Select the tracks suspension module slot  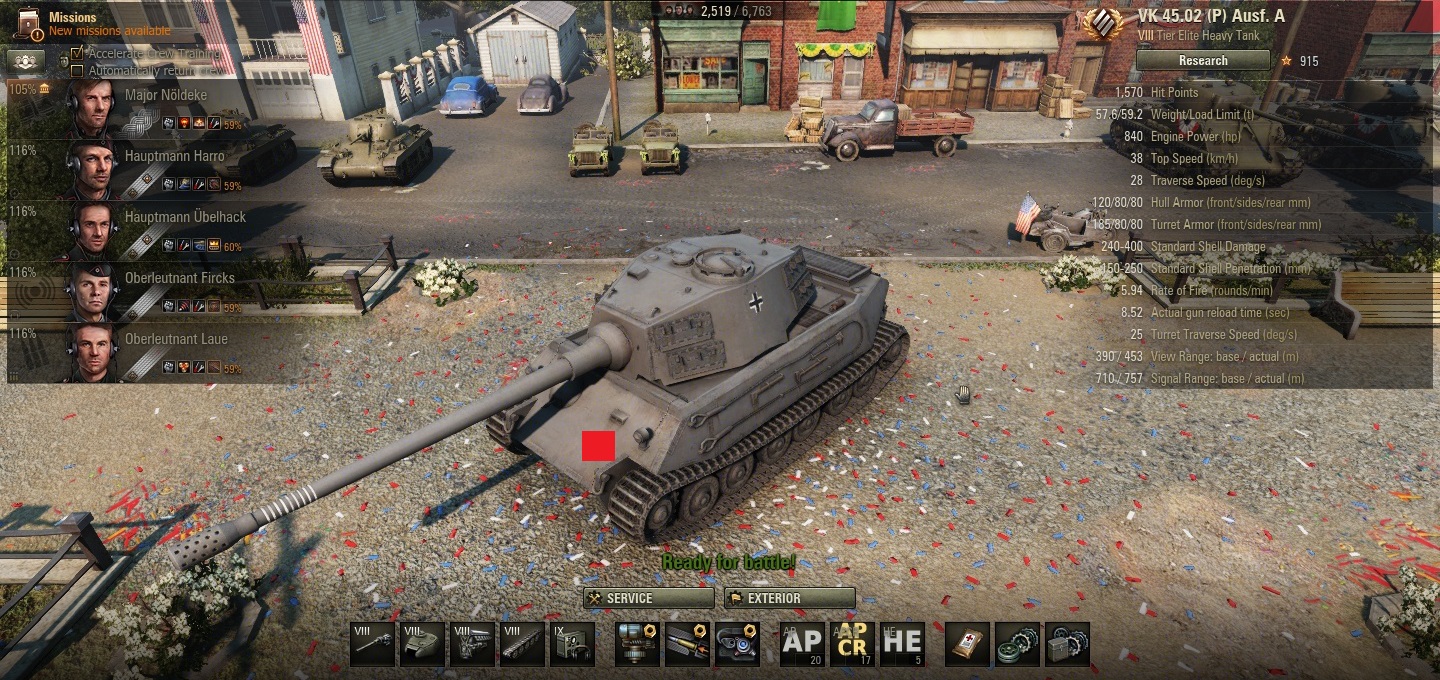click(522, 644)
